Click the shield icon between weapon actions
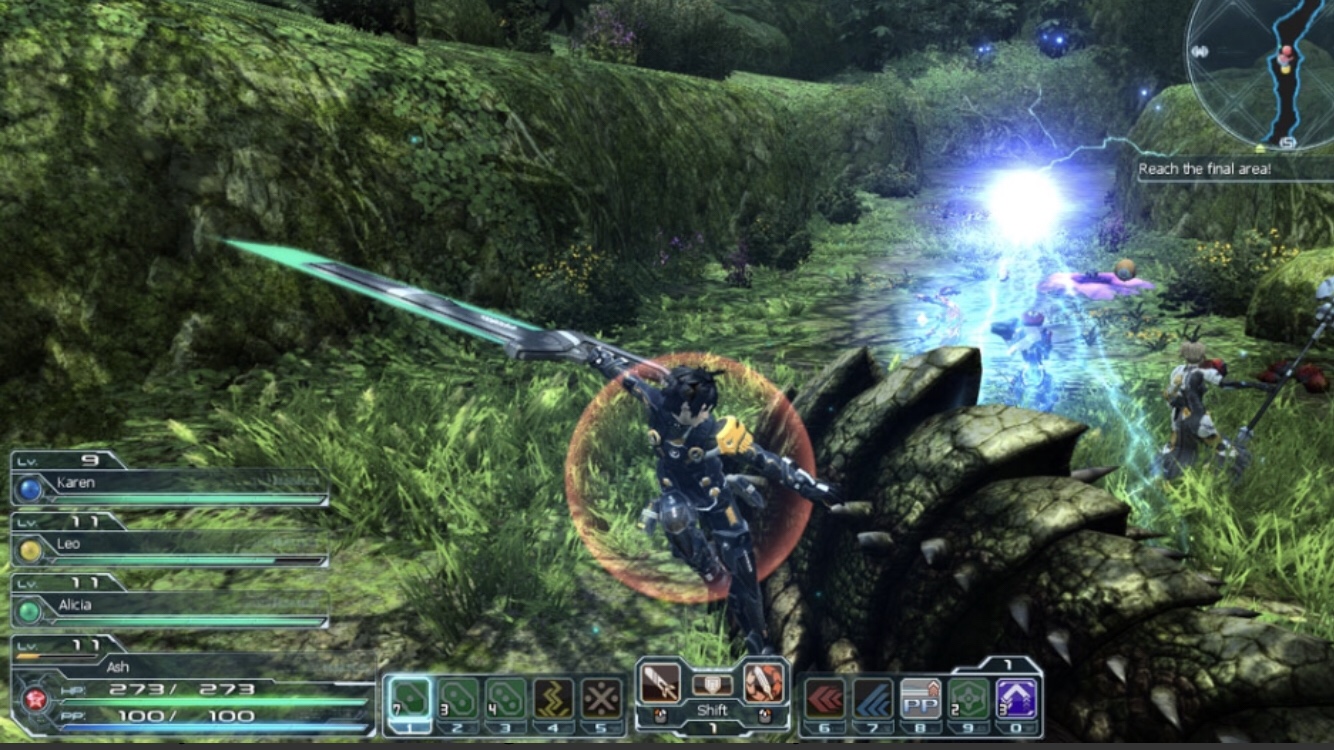This screenshot has height=750, width=1334. click(x=712, y=684)
